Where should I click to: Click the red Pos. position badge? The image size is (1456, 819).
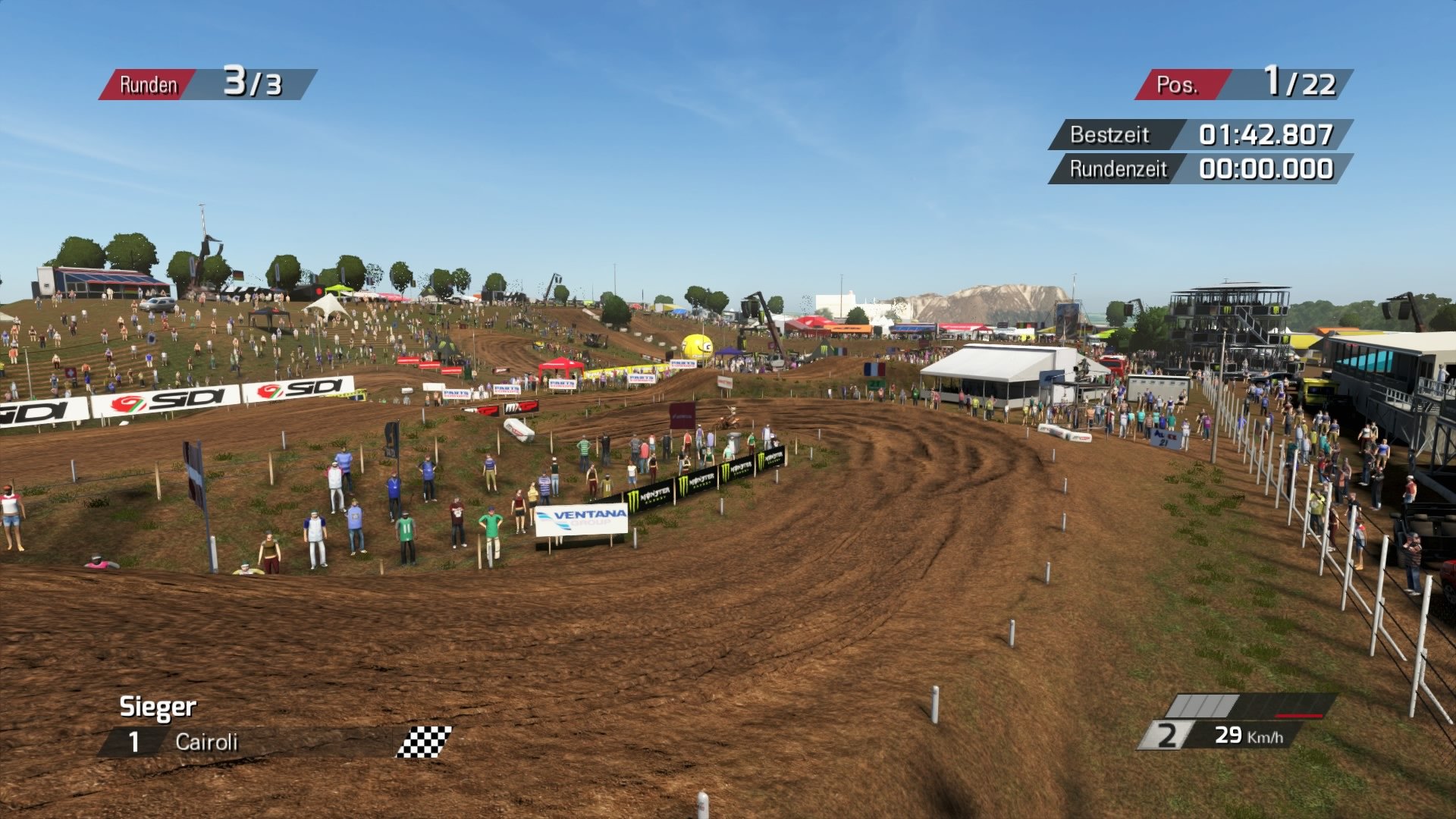(1183, 83)
